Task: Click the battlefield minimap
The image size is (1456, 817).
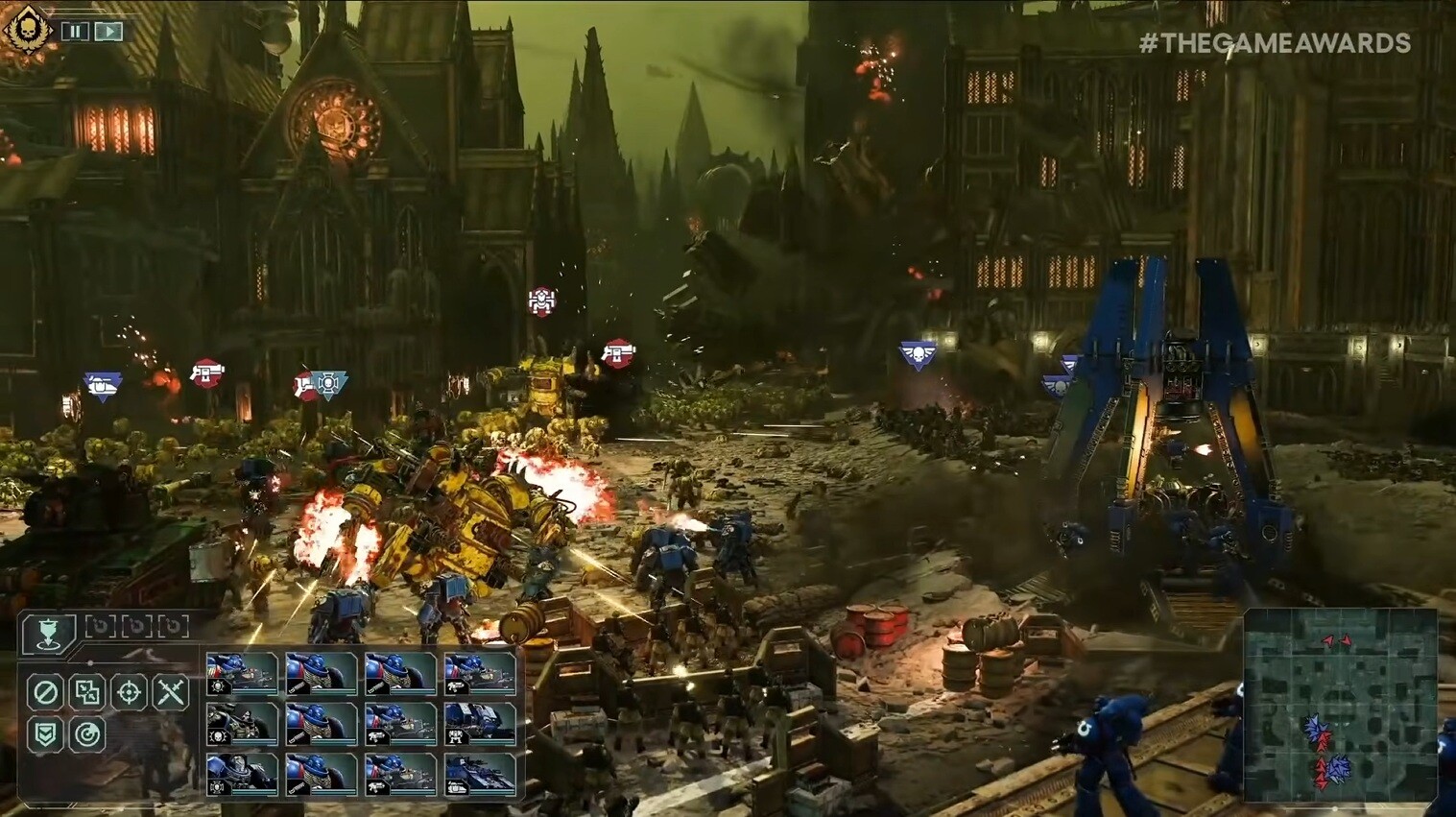Action: tap(1340, 706)
